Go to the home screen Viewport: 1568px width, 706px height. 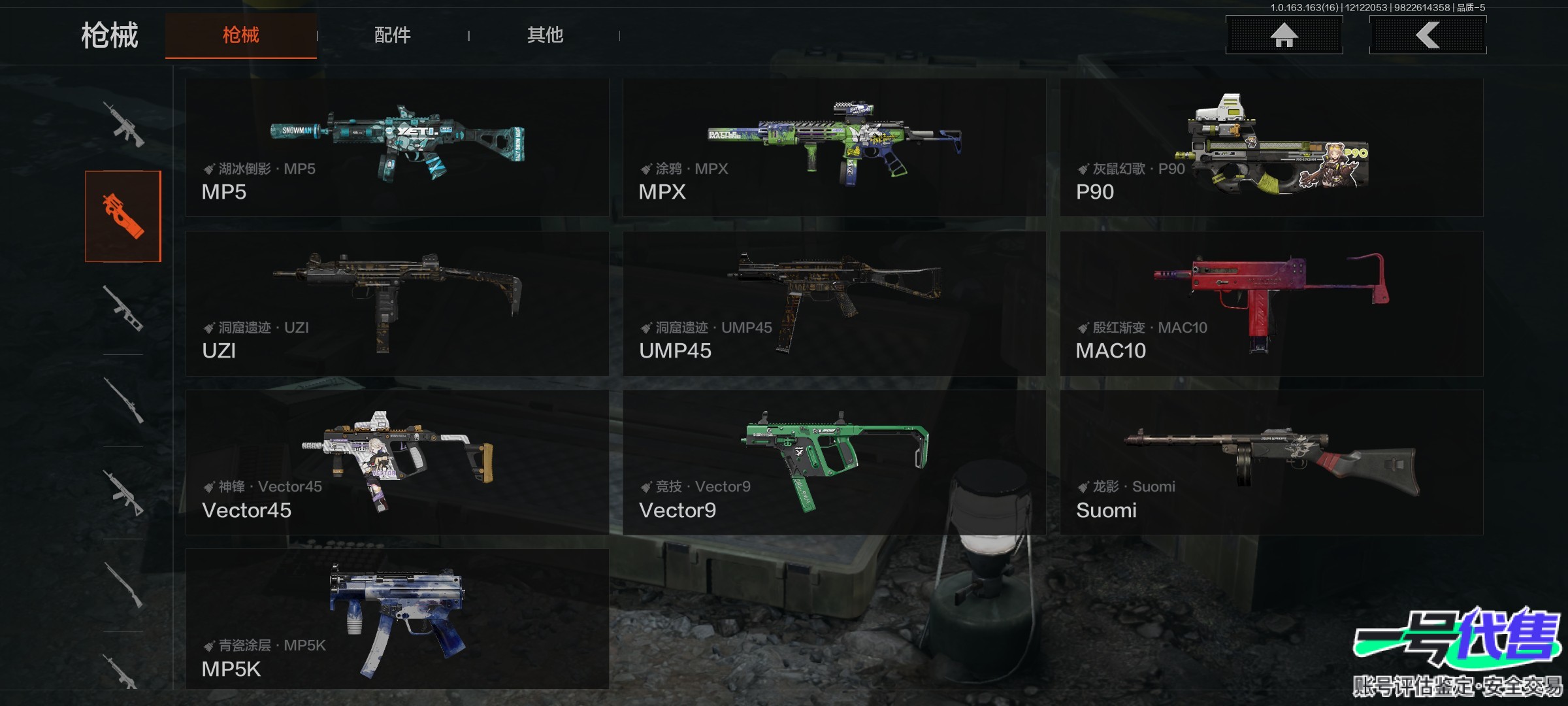(1284, 35)
